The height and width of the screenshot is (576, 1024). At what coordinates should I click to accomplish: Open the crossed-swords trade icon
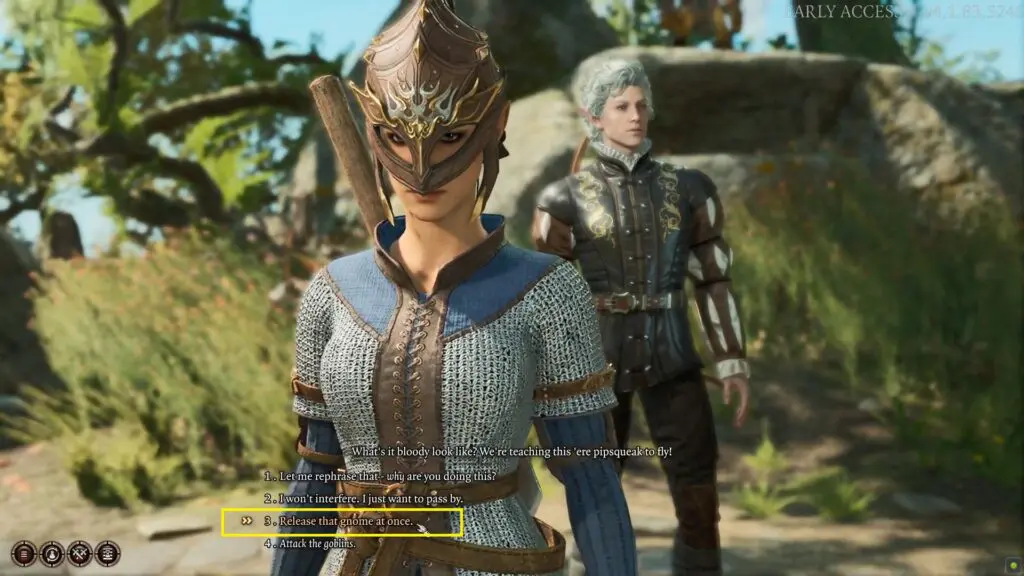click(x=80, y=552)
